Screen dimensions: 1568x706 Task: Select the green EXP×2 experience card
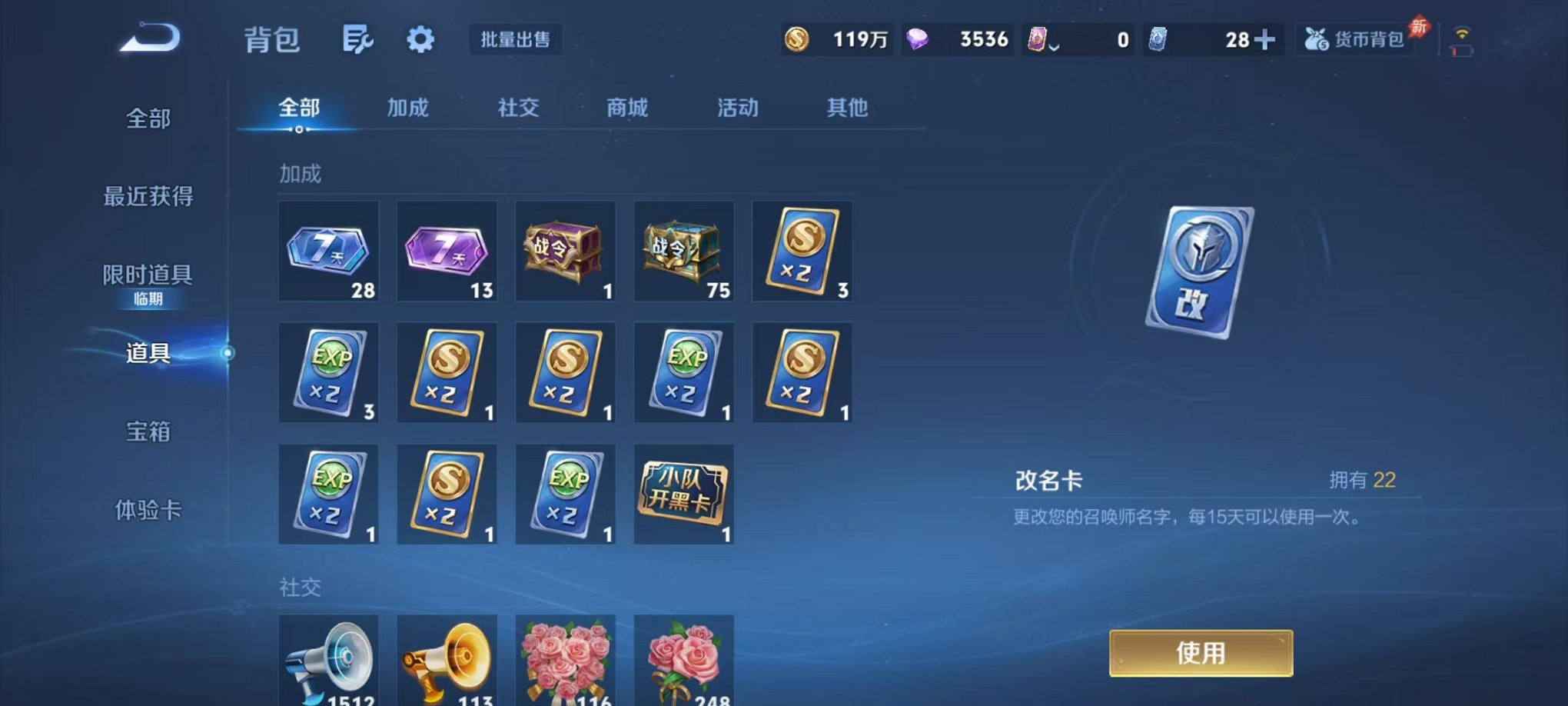pyautogui.click(x=328, y=372)
